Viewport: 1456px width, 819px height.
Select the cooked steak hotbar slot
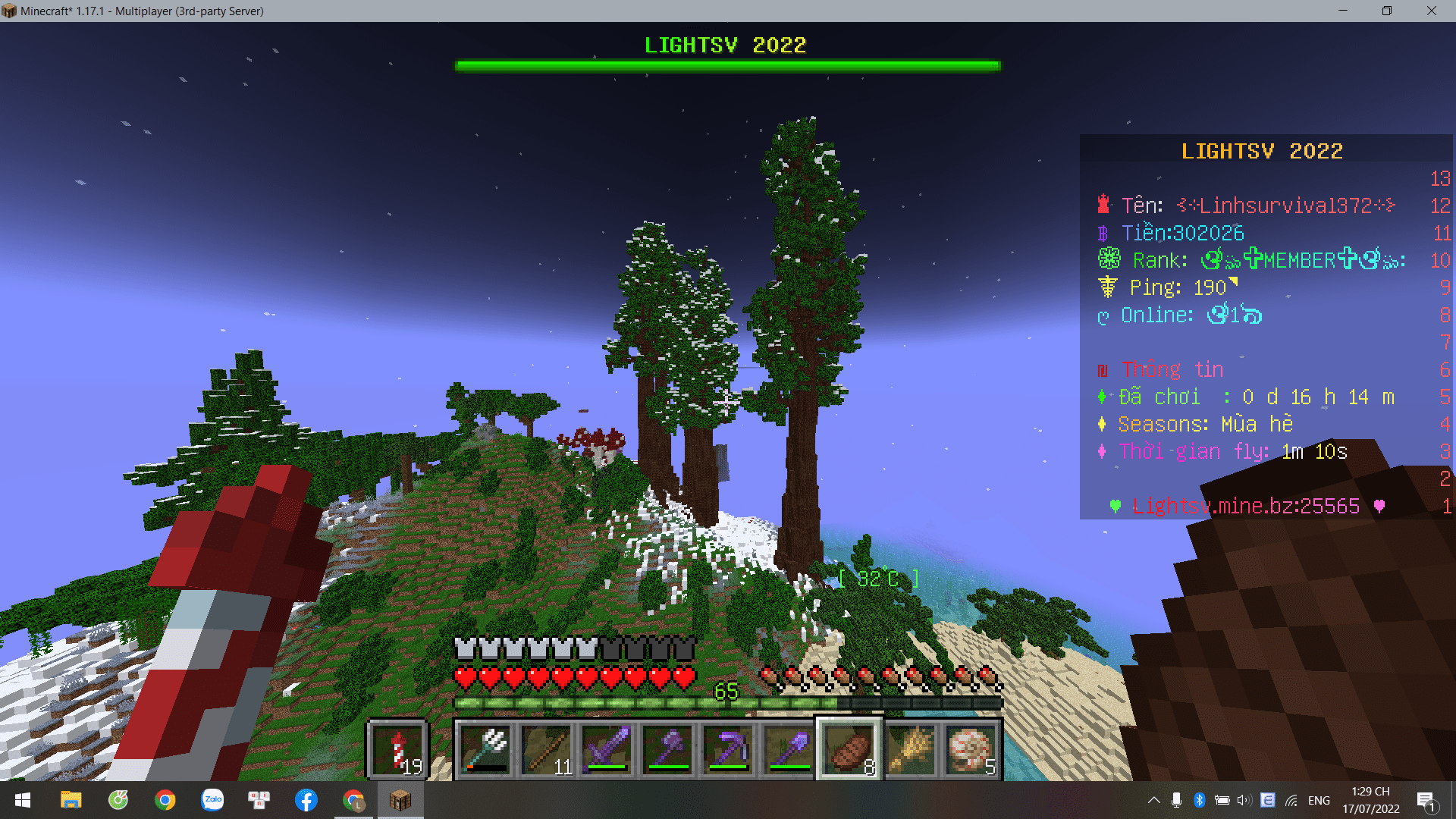pos(849,748)
